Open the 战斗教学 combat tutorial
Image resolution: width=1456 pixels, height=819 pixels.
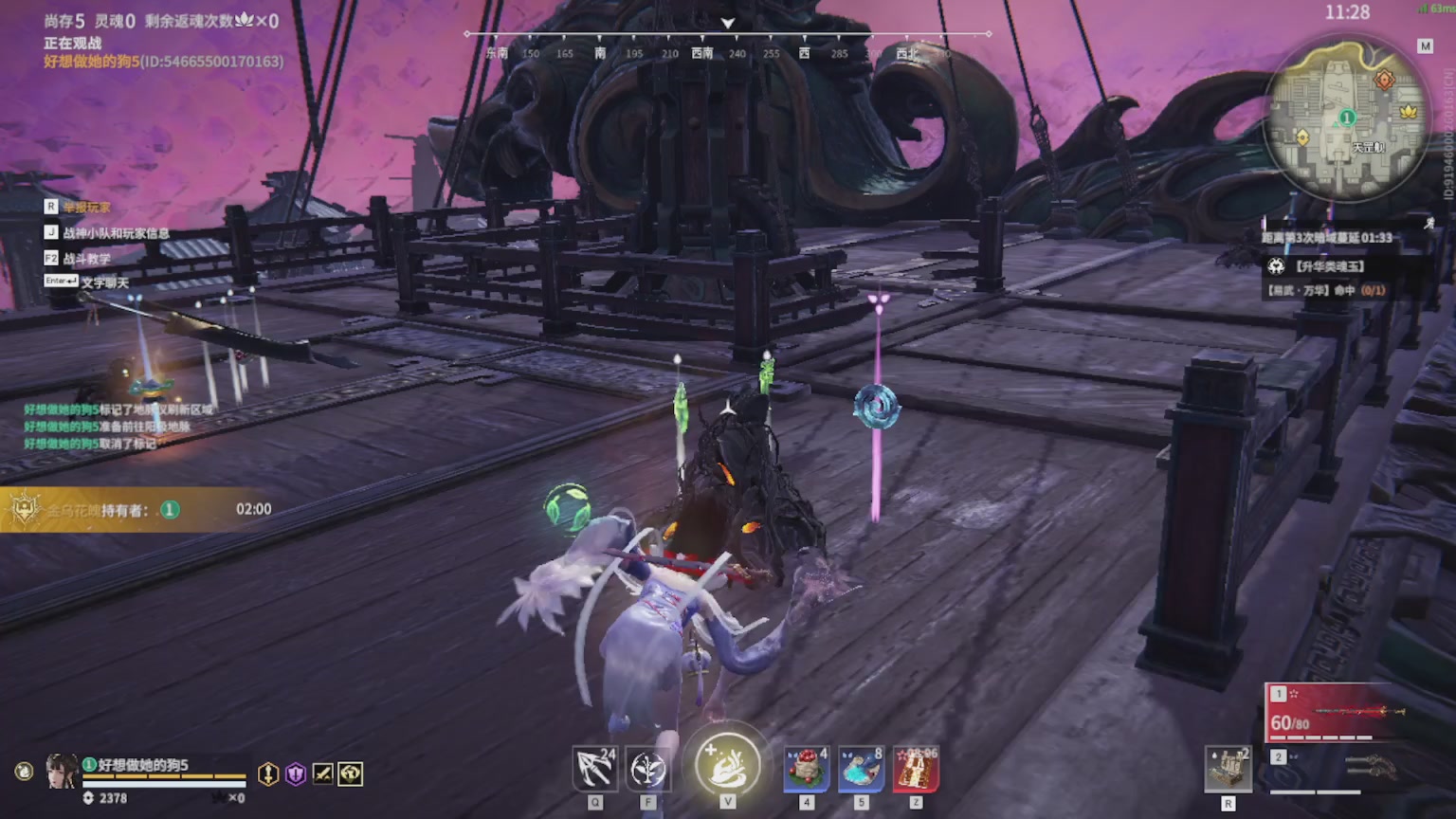point(86,258)
